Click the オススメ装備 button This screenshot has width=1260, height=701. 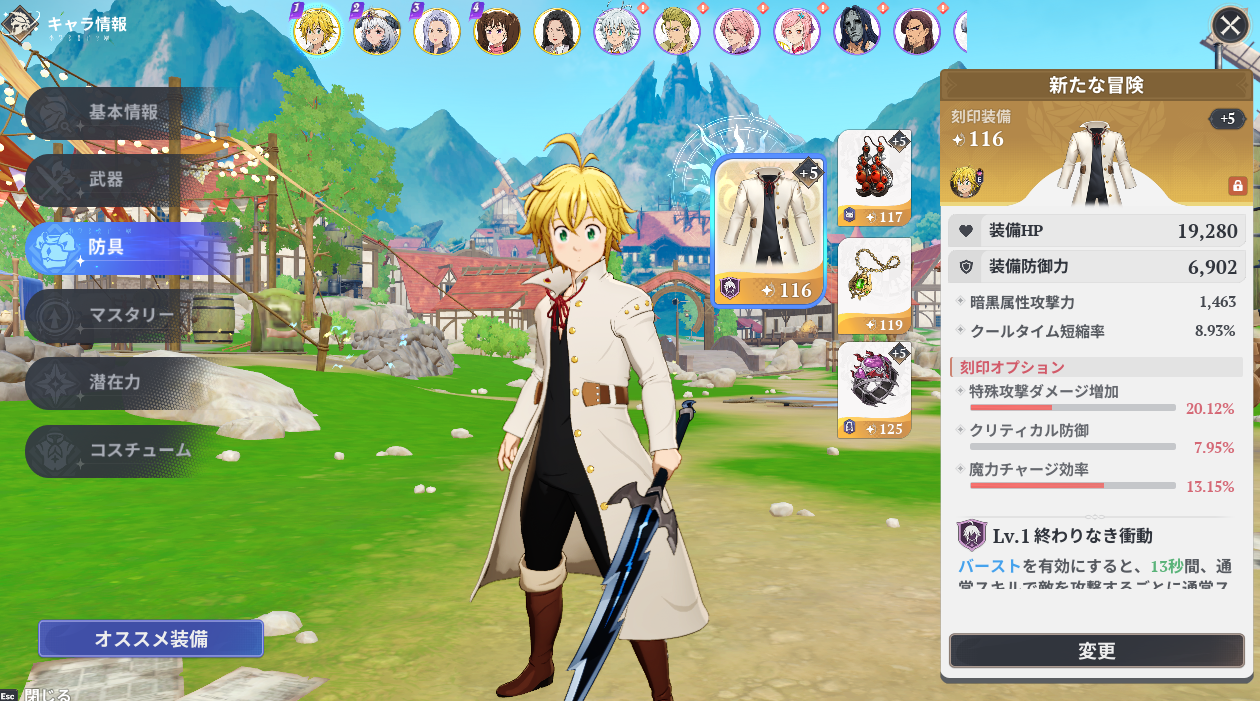(x=151, y=639)
